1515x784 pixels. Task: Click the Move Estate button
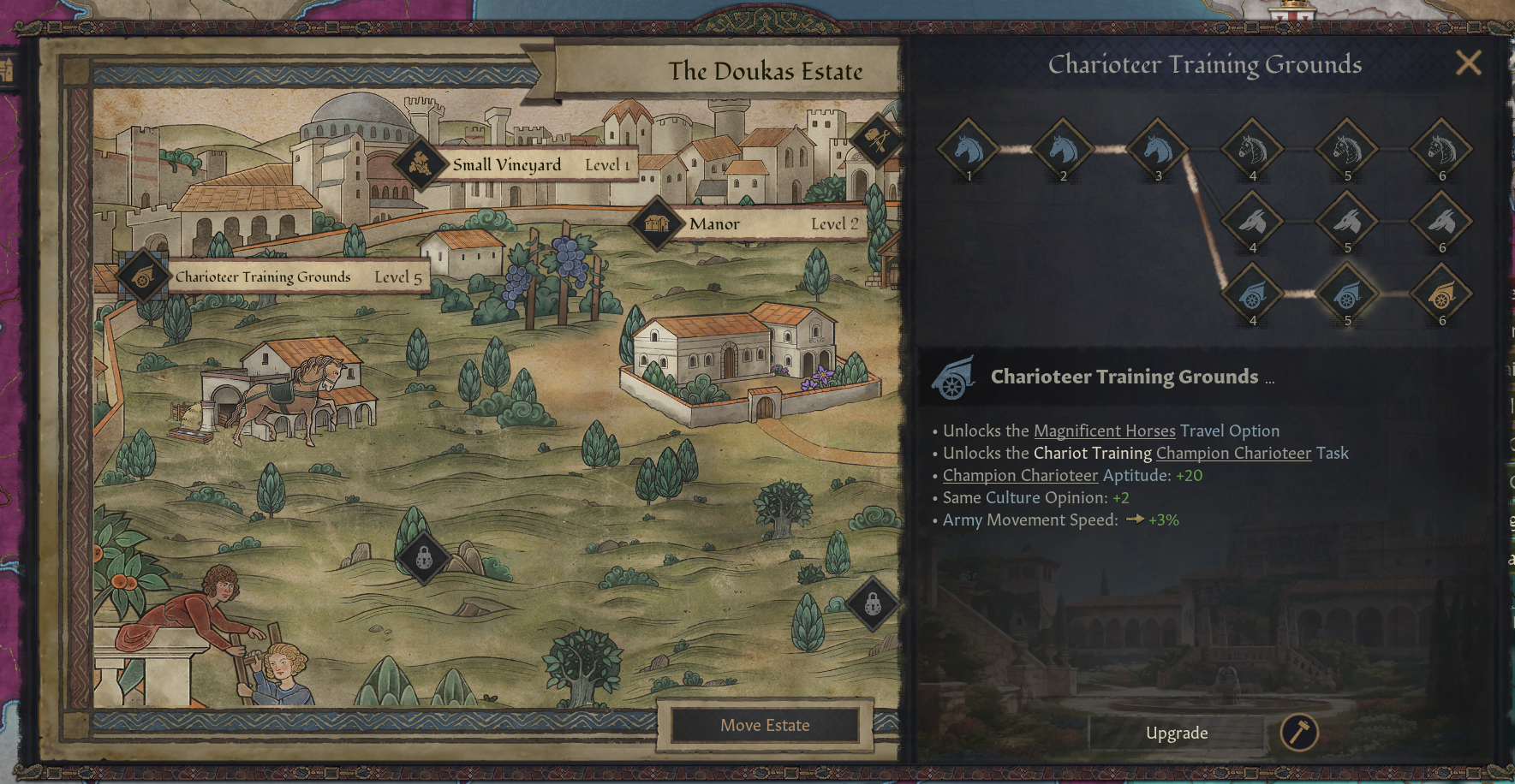(x=765, y=725)
